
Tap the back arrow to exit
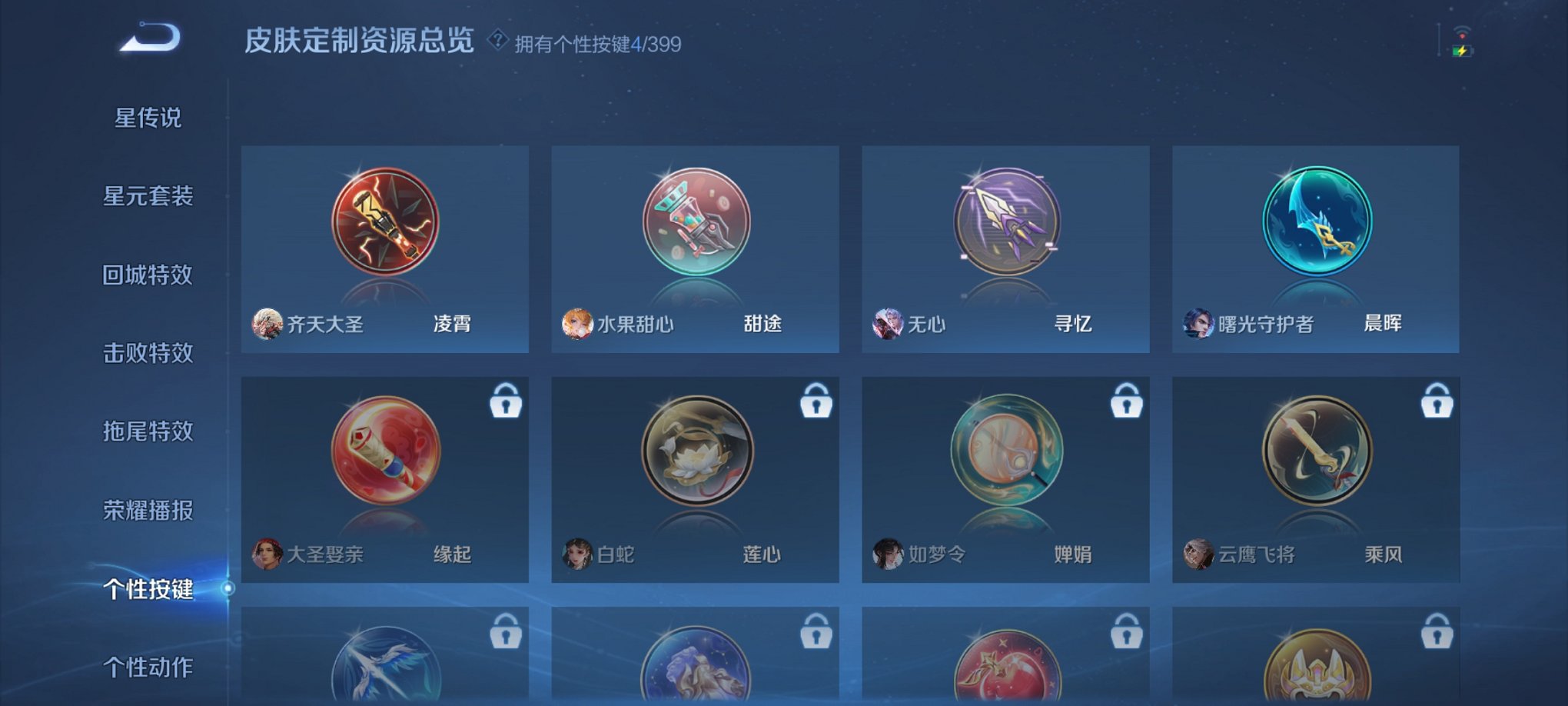(151, 36)
